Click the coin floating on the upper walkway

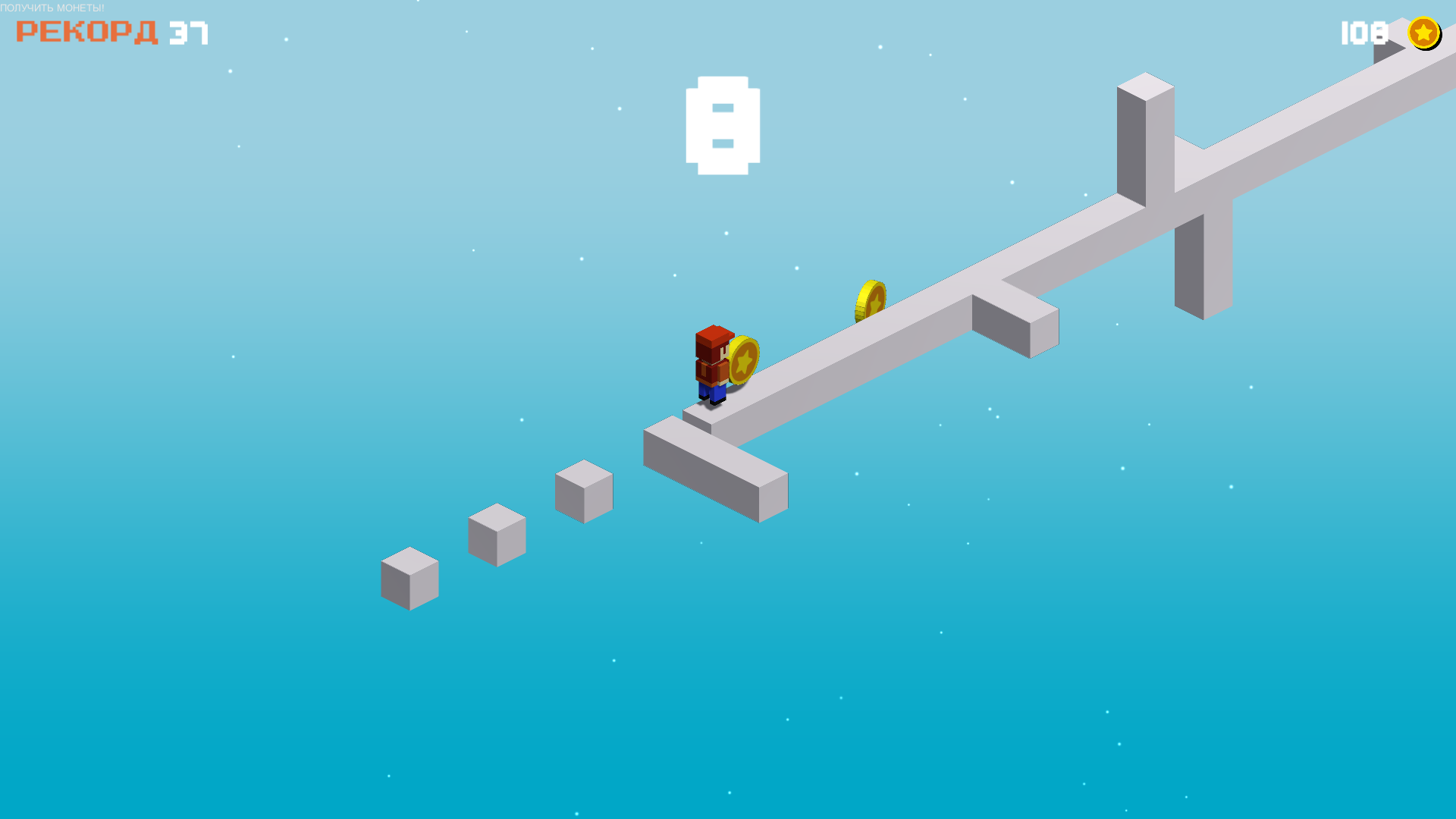871,300
